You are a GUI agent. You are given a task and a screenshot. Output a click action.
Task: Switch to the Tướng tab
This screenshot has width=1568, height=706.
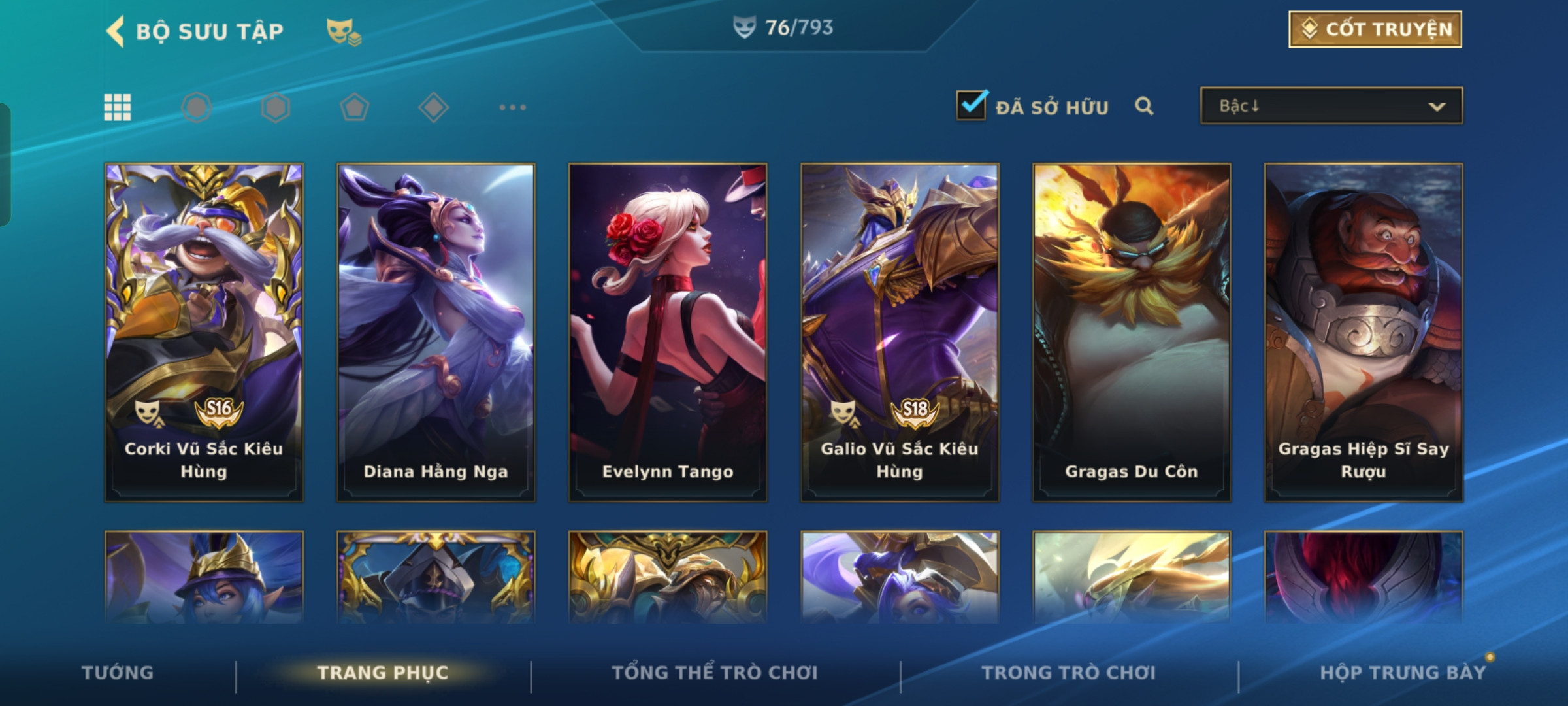(x=118, y=673)
